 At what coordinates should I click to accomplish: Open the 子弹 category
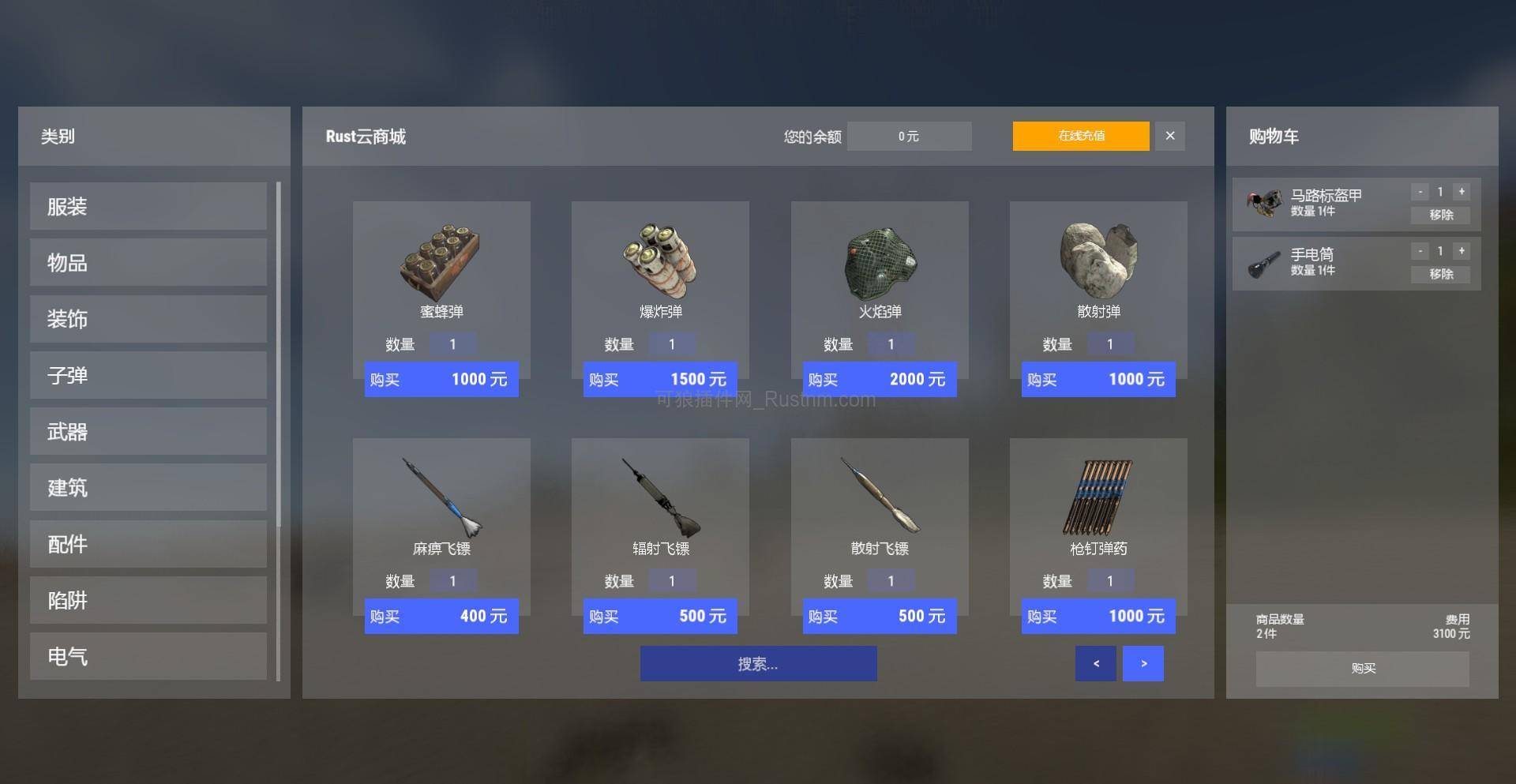pyautogui.click(x=147, y=375)
